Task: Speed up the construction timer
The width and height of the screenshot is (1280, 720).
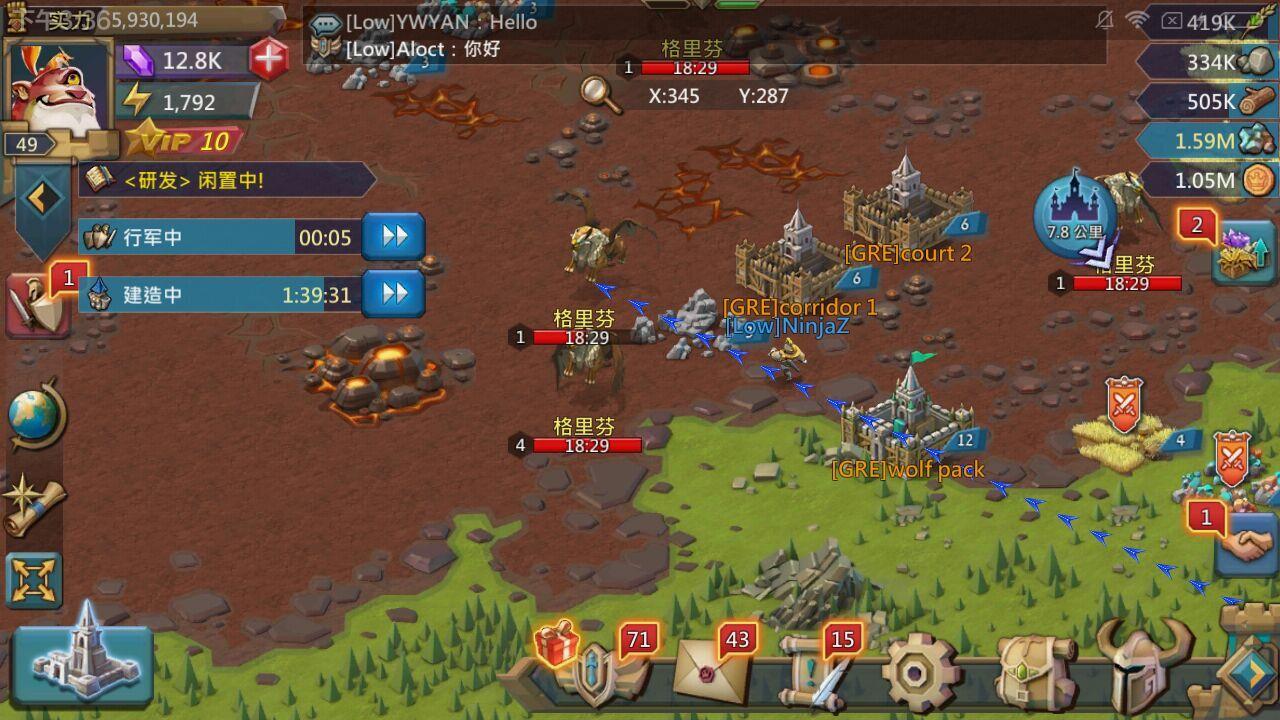Action: pos(393,294)
